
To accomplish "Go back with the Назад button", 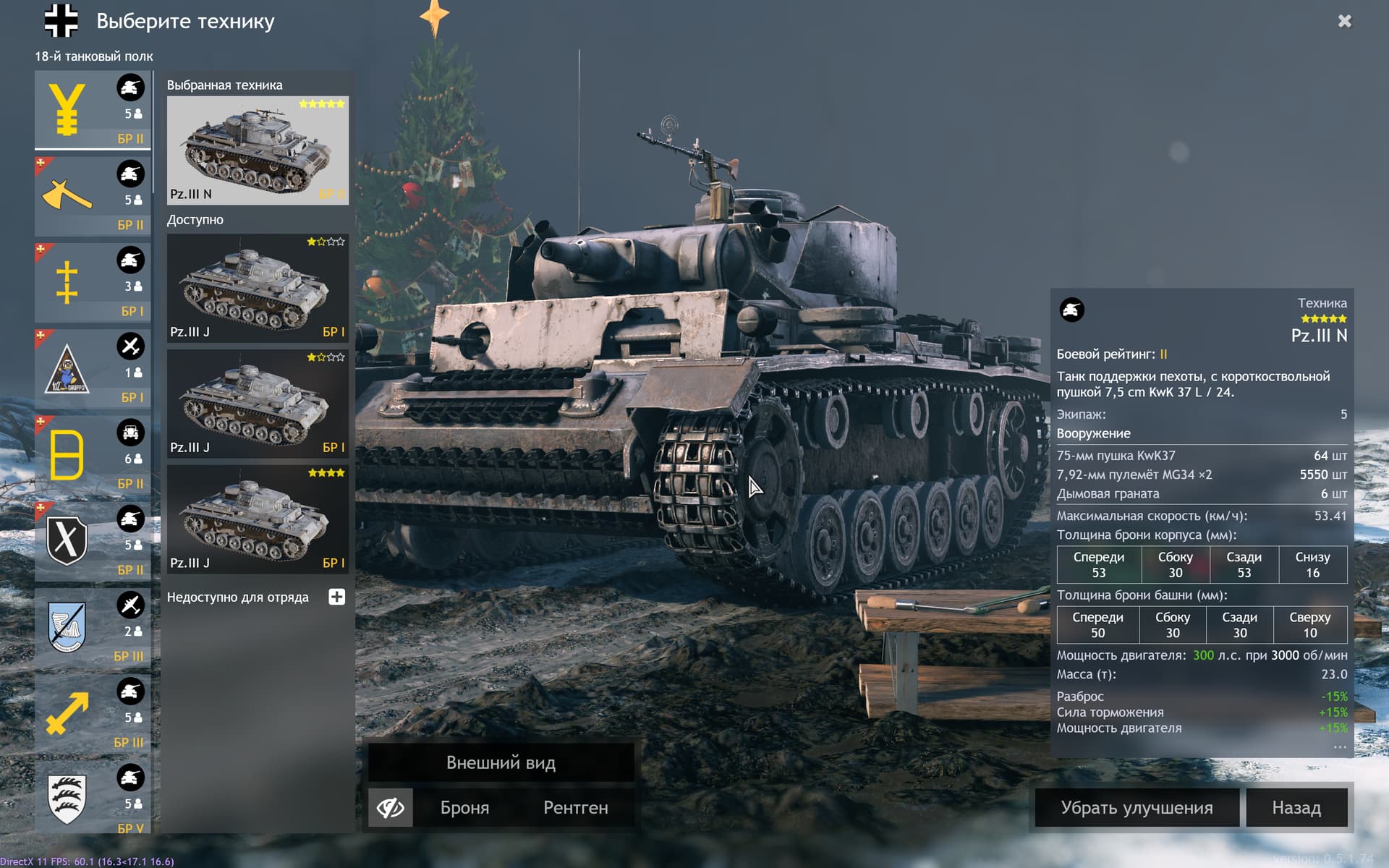I will [x=1296, y=807].
